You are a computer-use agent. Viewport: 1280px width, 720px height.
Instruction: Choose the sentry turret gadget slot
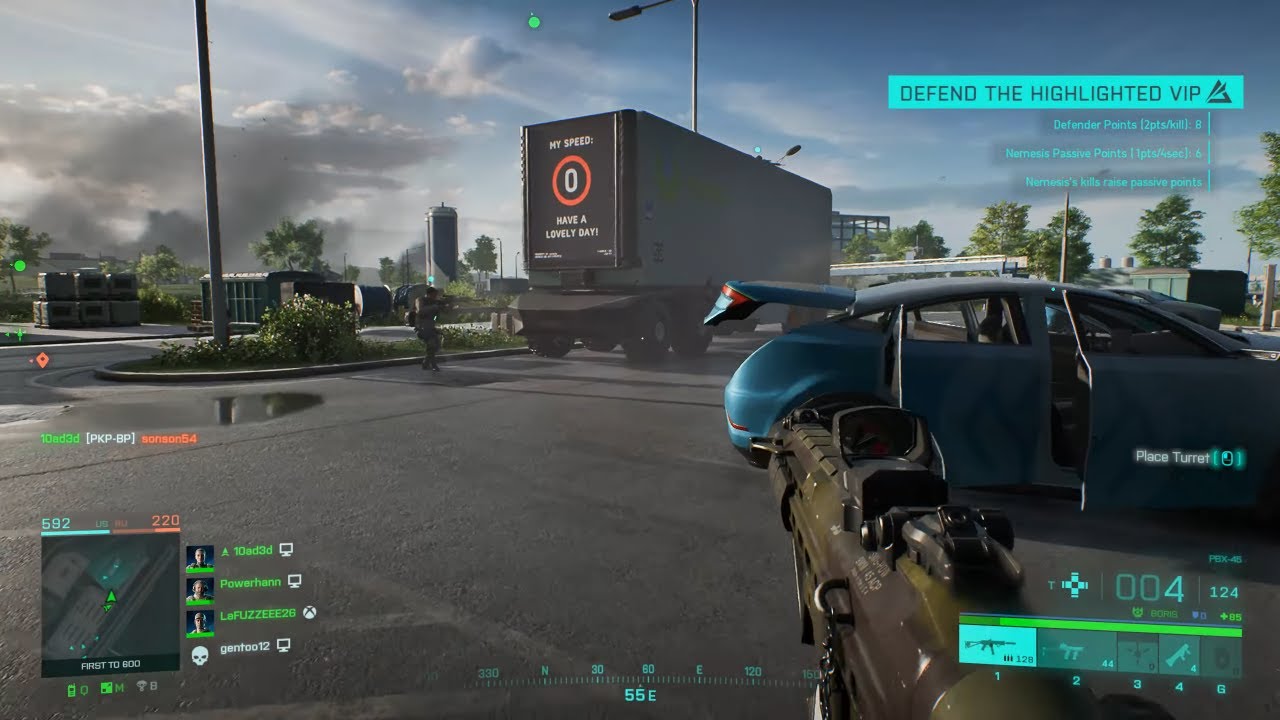coord(1137,653)
